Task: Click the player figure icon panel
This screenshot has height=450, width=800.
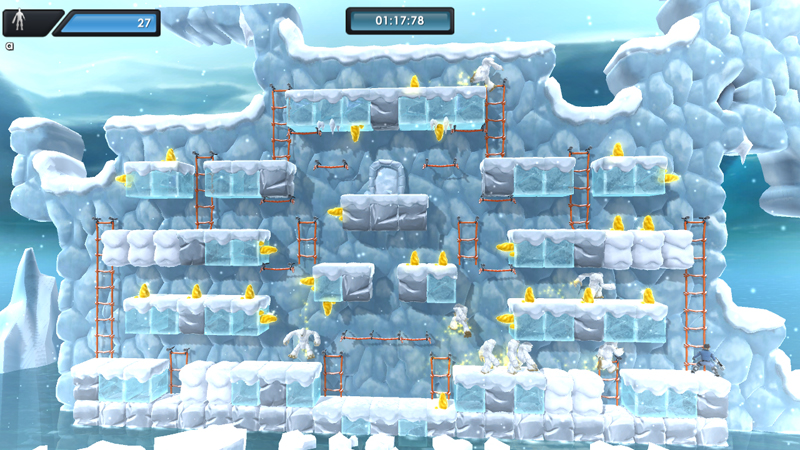Action: tap(21, 22)
